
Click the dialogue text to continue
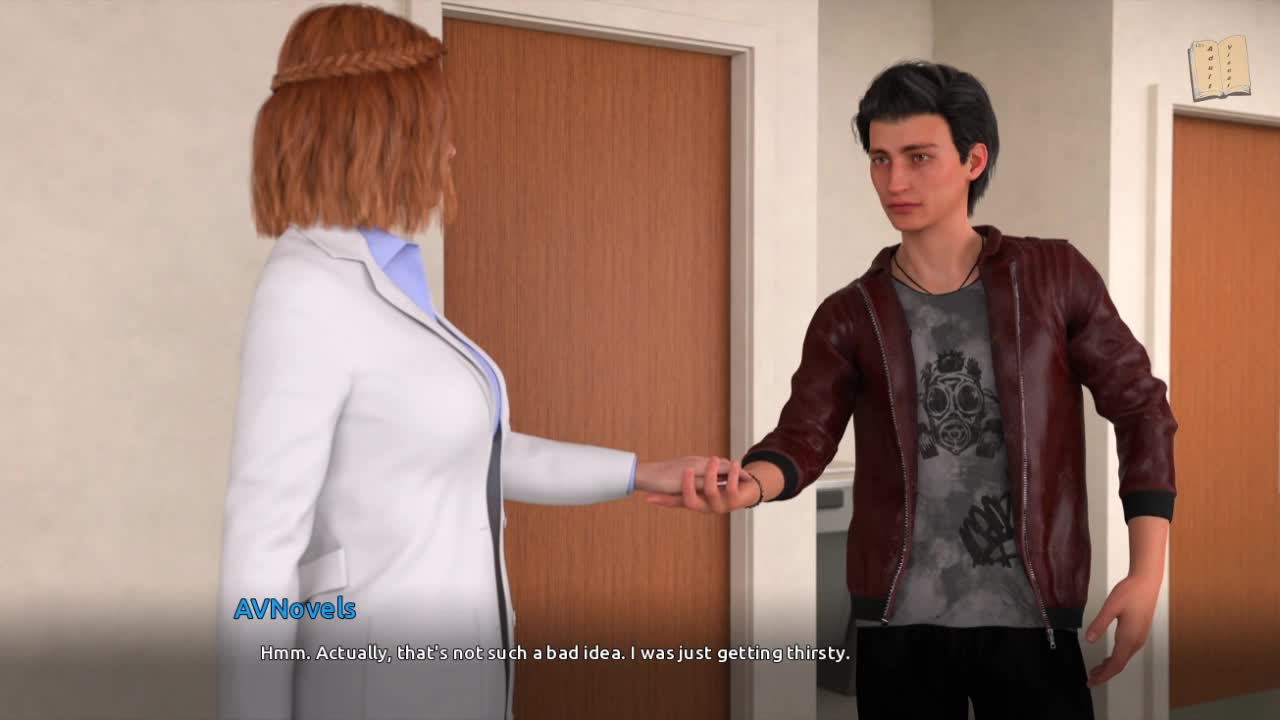coord(555,653)
